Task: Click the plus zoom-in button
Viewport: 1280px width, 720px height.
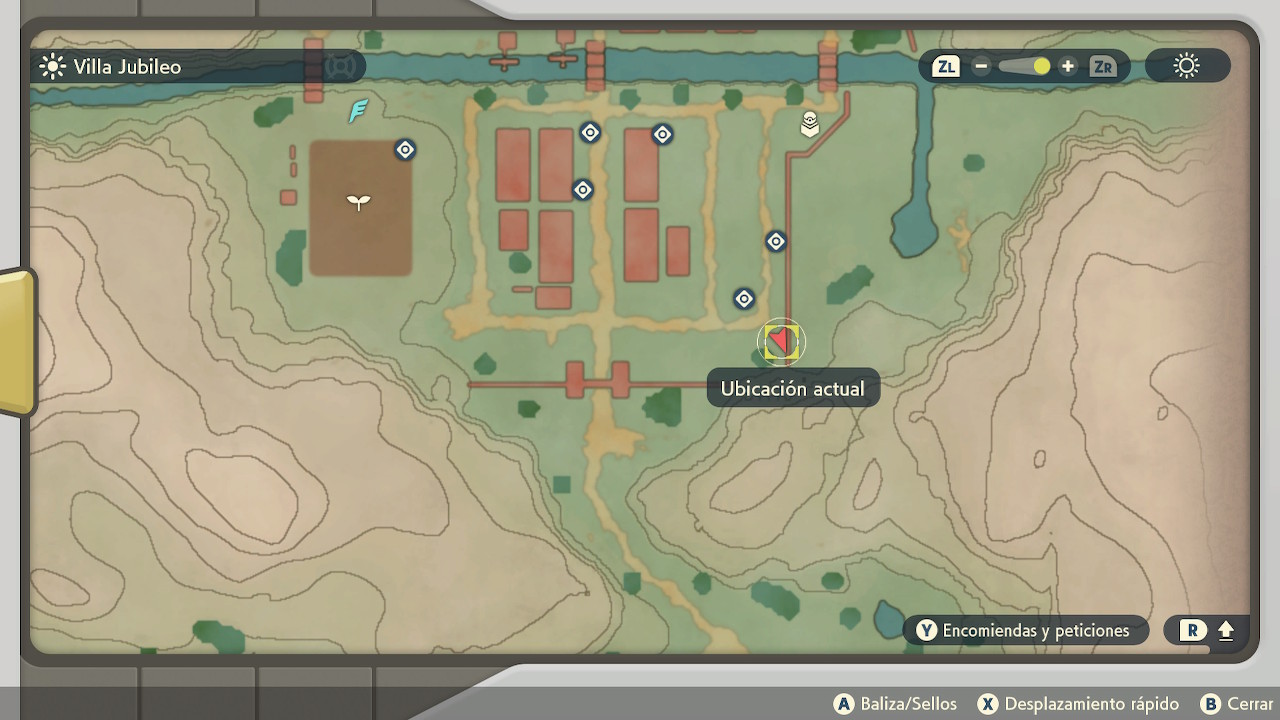Action: tap(1068, 67)
